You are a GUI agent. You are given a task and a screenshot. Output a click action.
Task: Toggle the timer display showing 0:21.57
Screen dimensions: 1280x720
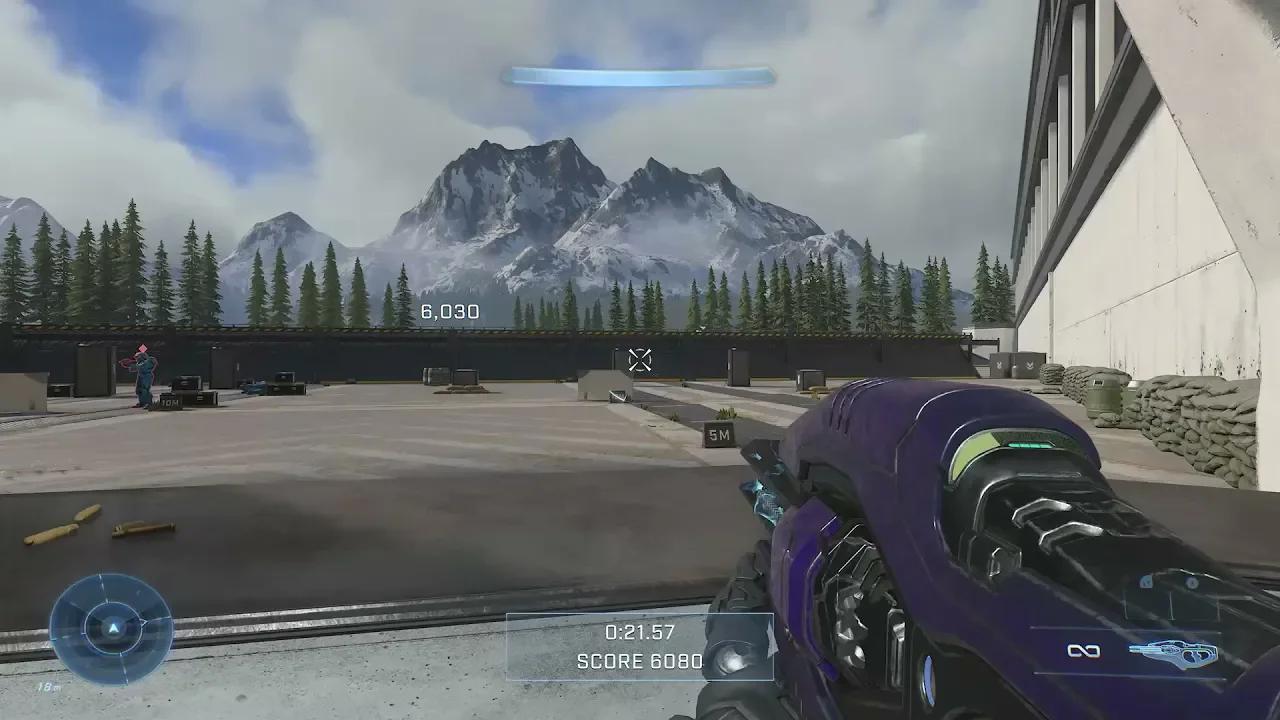click(x=638, y=631)
